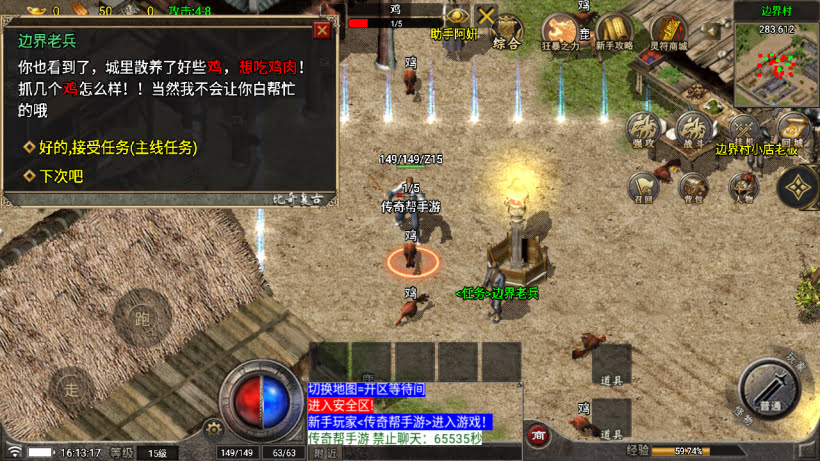Open the 背包 inventory bag
The height and width of the screenshot is (461, 820).
(x=692, y=186)
